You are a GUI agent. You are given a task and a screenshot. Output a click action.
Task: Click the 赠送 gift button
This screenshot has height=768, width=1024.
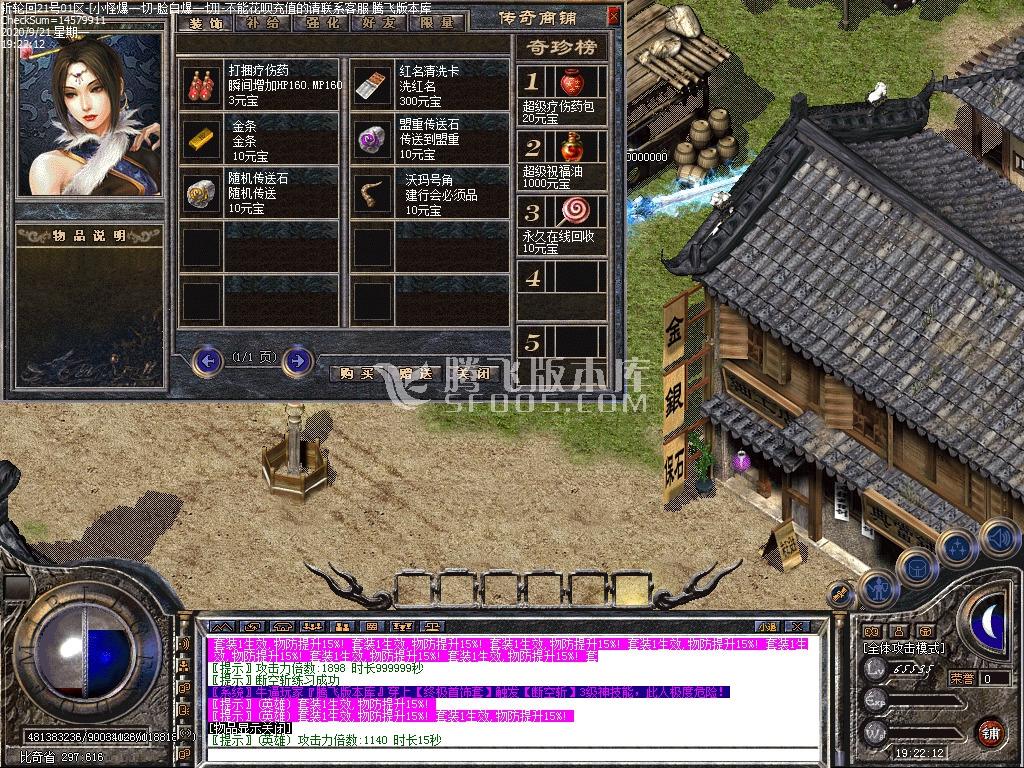pos(415,373)
